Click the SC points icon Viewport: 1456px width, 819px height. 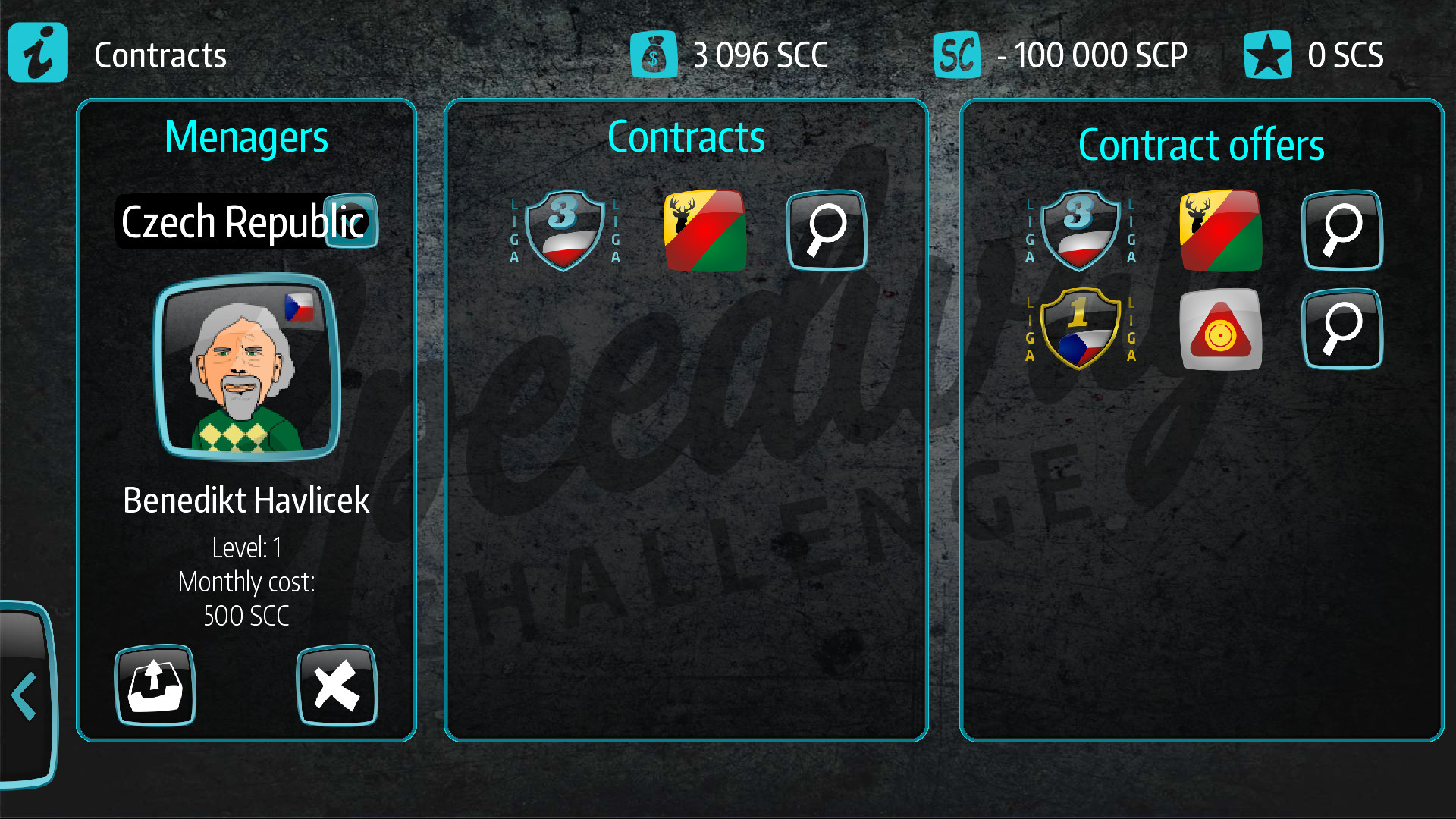coord(957,54)
